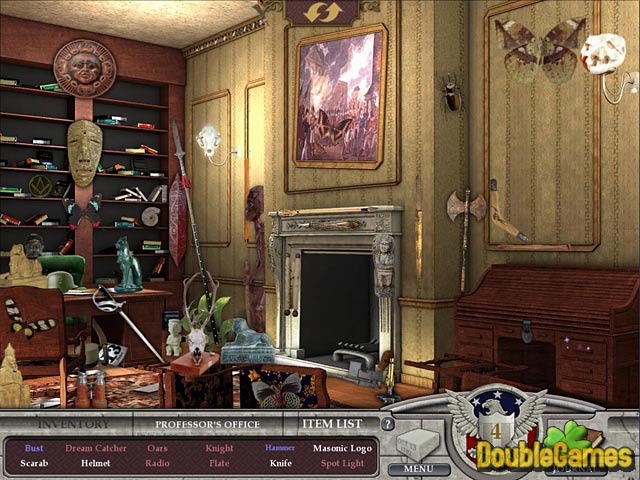Viewport: 640px width, 480px height.
Task: Select Bust in the item list
Action: 33,448
